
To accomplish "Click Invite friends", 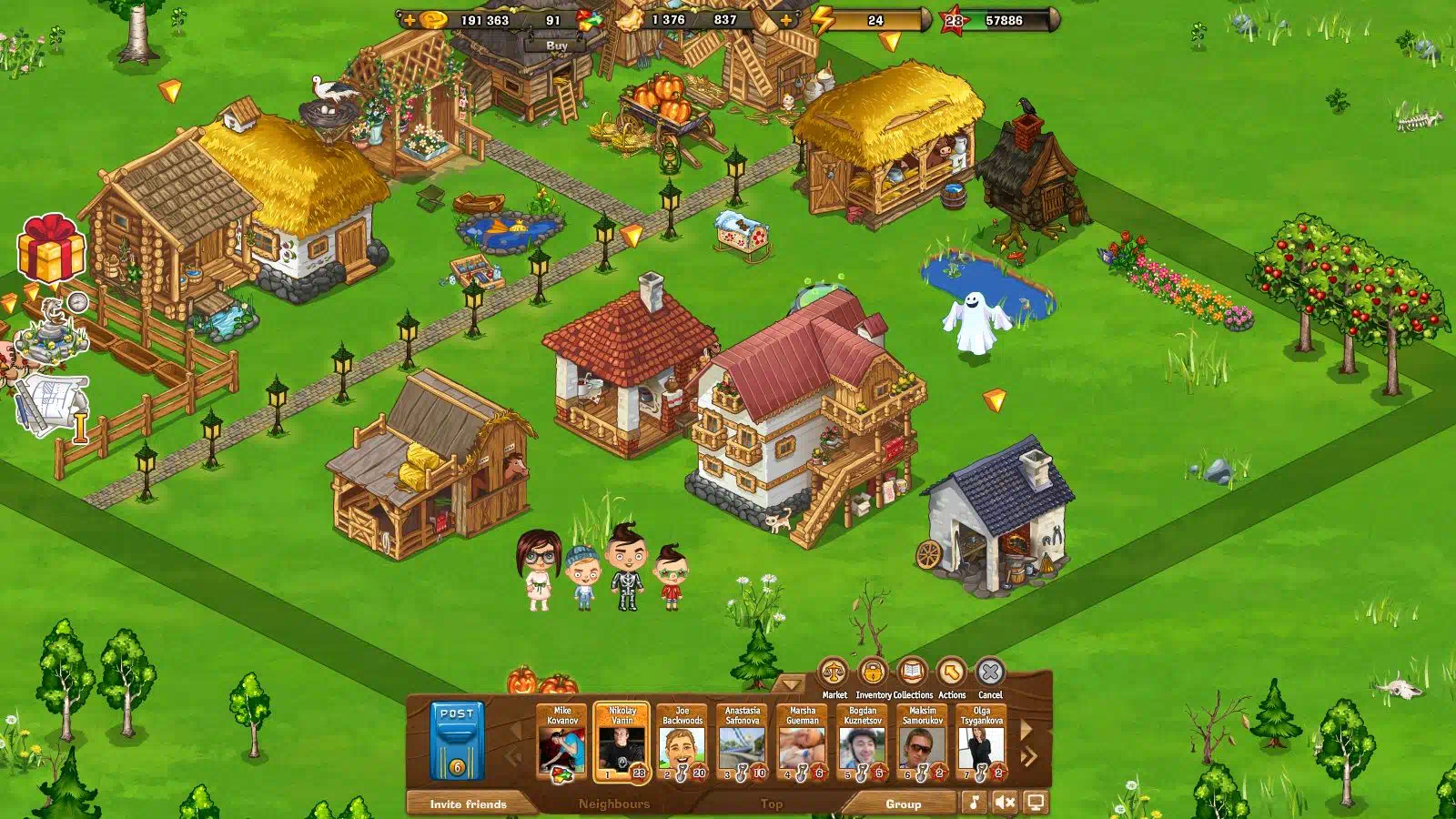I will pyautogui.click(x=468, y=804).
